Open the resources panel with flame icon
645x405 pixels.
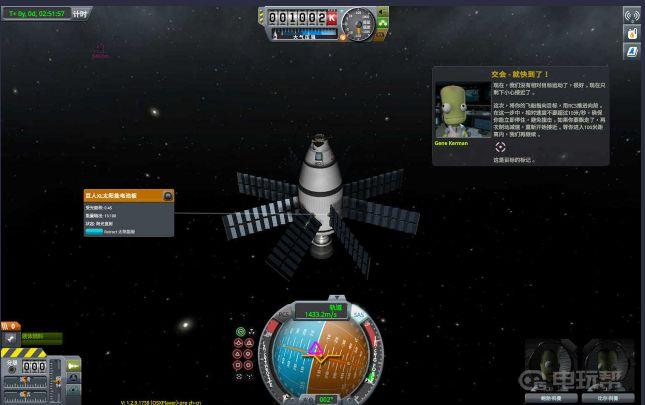pyautogui.click(x=632, y=33)
